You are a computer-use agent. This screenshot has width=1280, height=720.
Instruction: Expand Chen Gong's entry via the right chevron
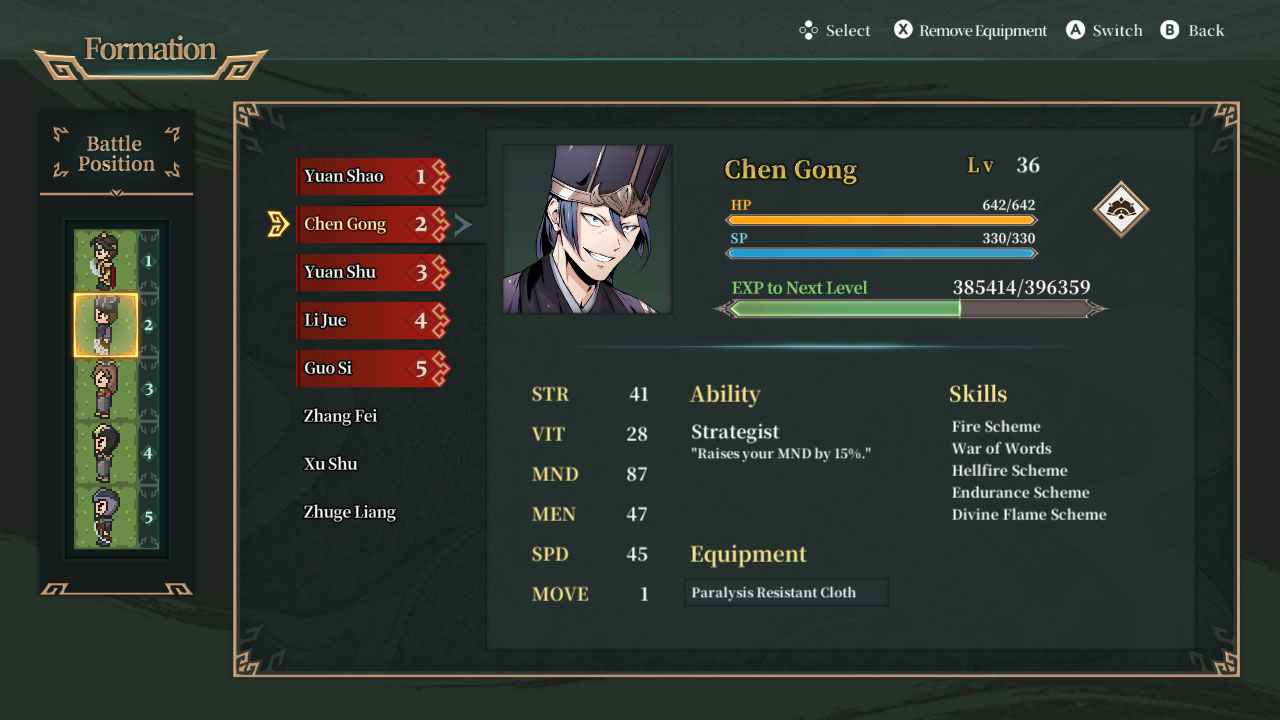463,224
